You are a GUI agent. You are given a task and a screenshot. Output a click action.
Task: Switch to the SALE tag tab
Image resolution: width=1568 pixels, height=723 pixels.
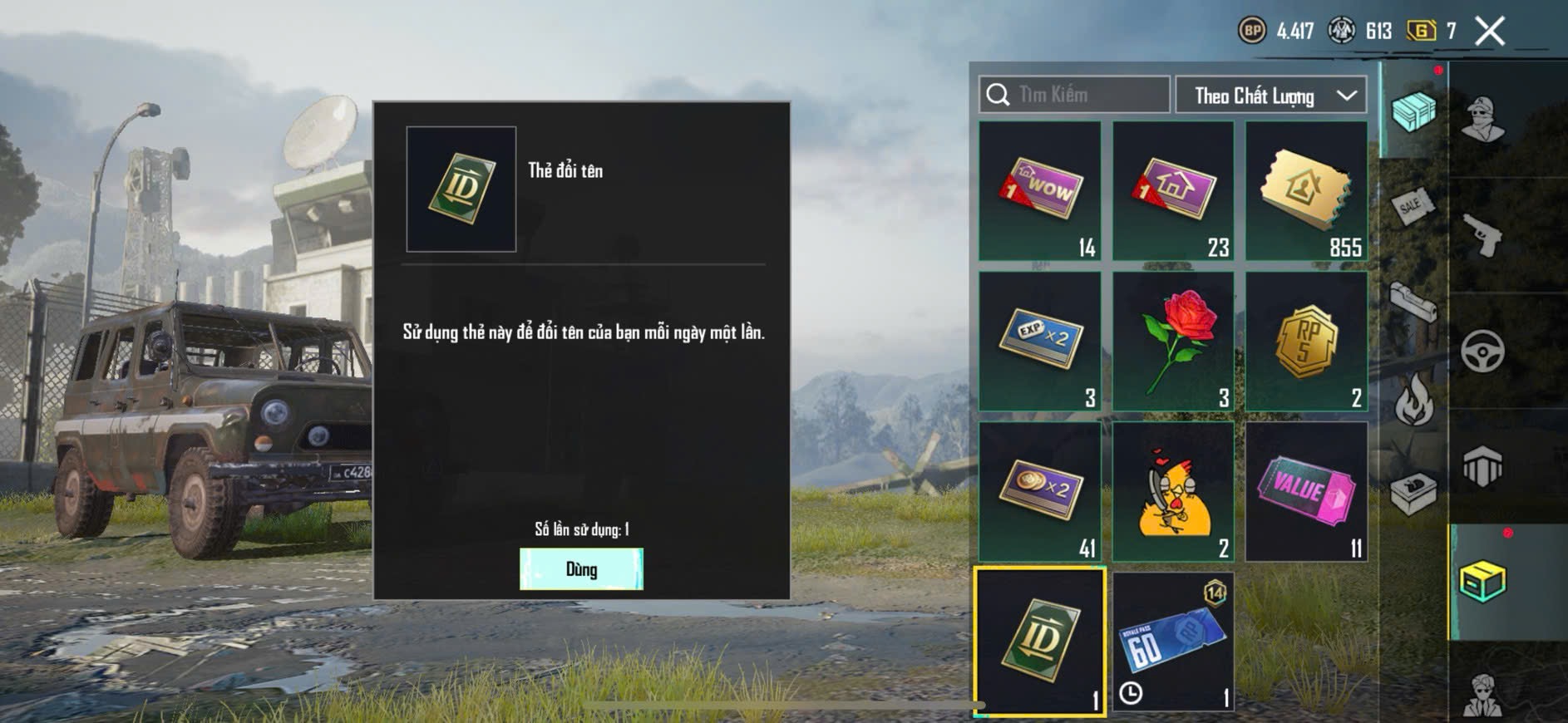(x=1413, y=205)
